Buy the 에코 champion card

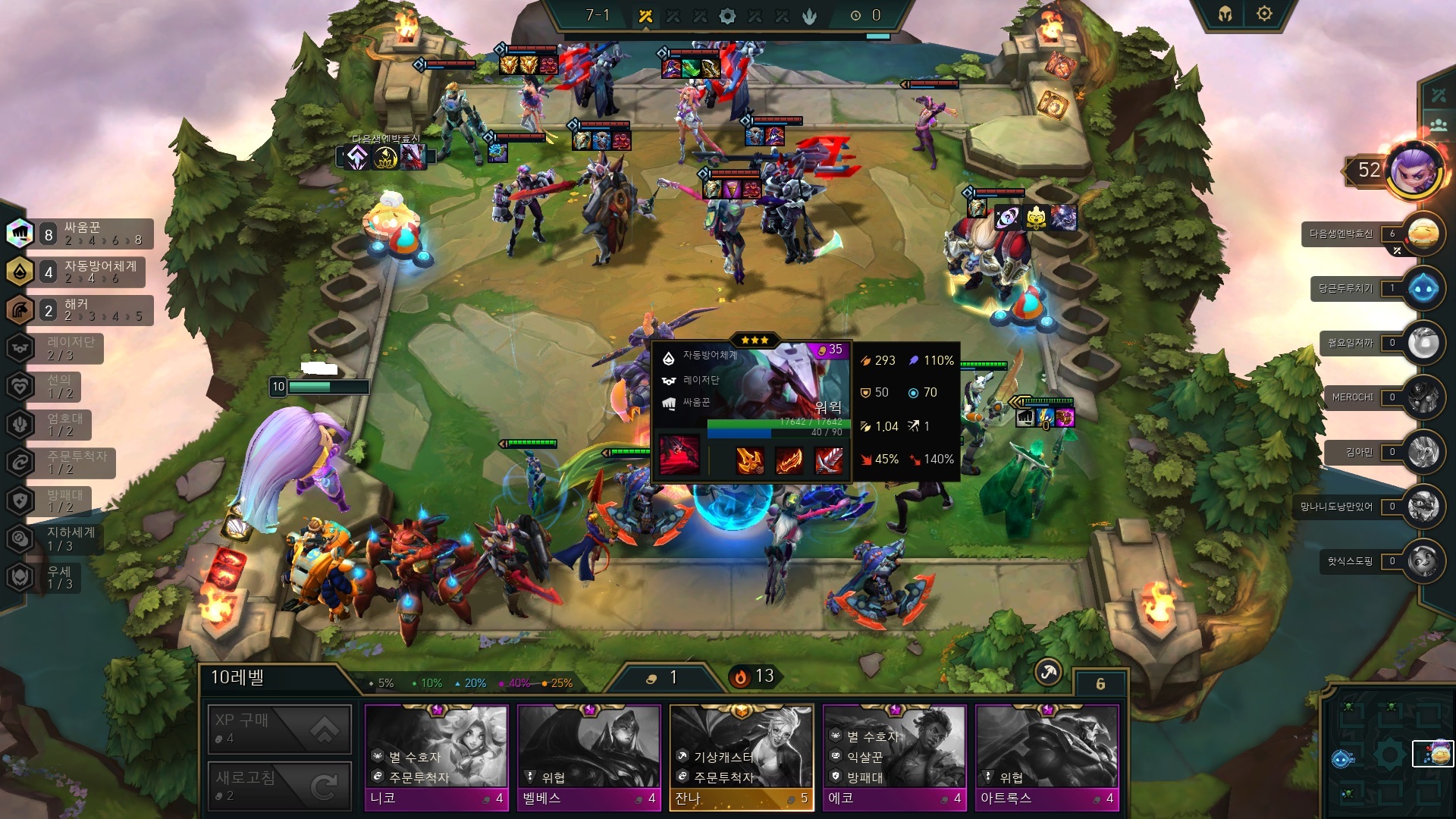pos(894,757)
